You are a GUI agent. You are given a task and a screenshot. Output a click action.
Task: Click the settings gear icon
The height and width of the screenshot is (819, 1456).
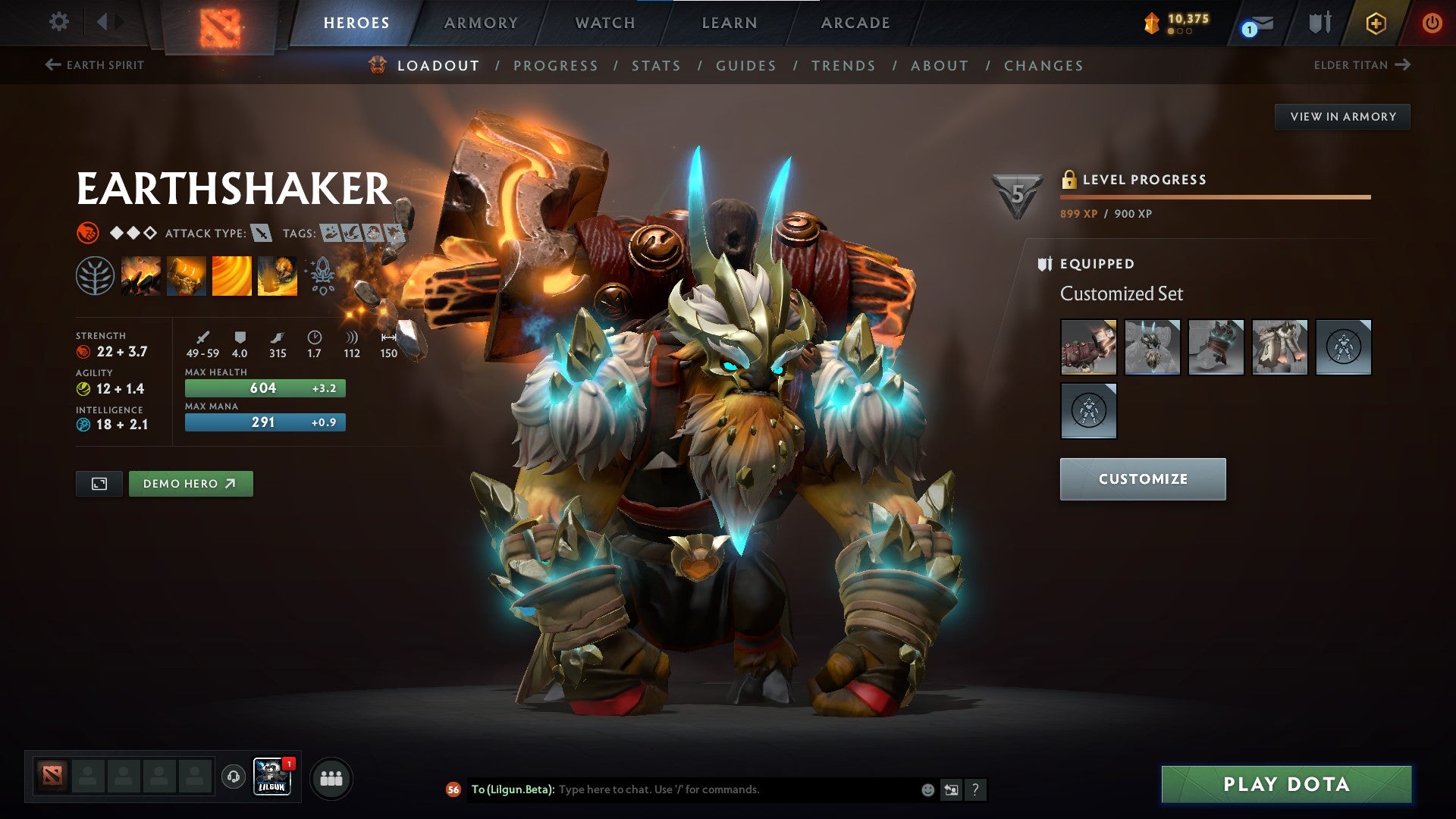pos(58,22)
